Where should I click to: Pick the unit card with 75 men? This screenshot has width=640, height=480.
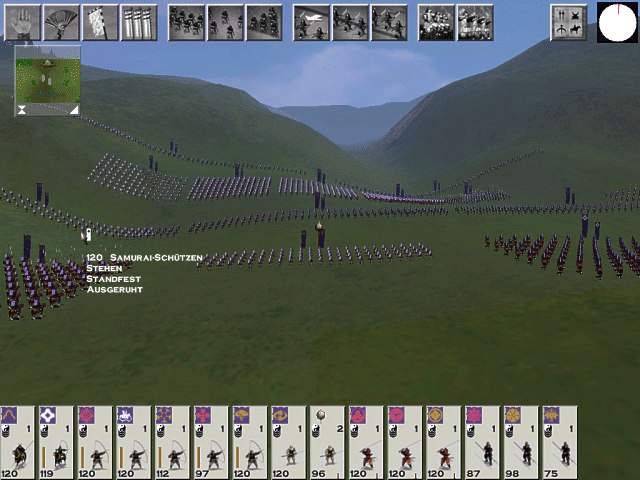[x=558, y=442]
